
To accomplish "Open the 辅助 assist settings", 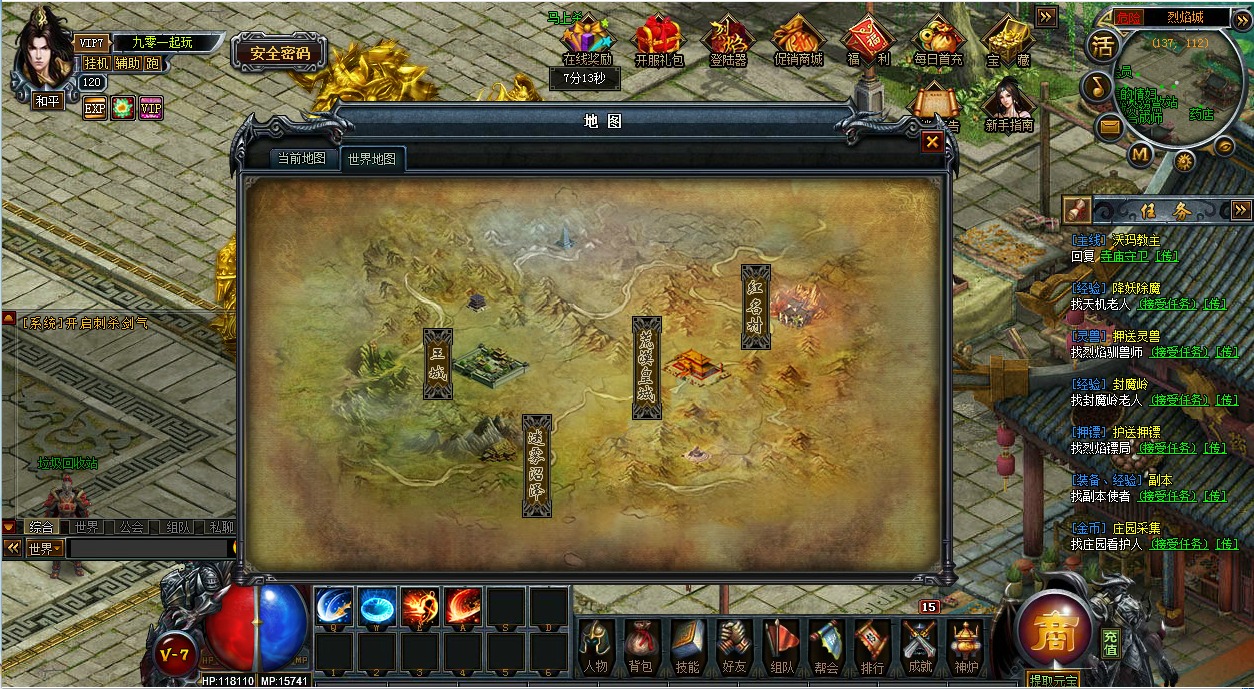I will [127, 63].
